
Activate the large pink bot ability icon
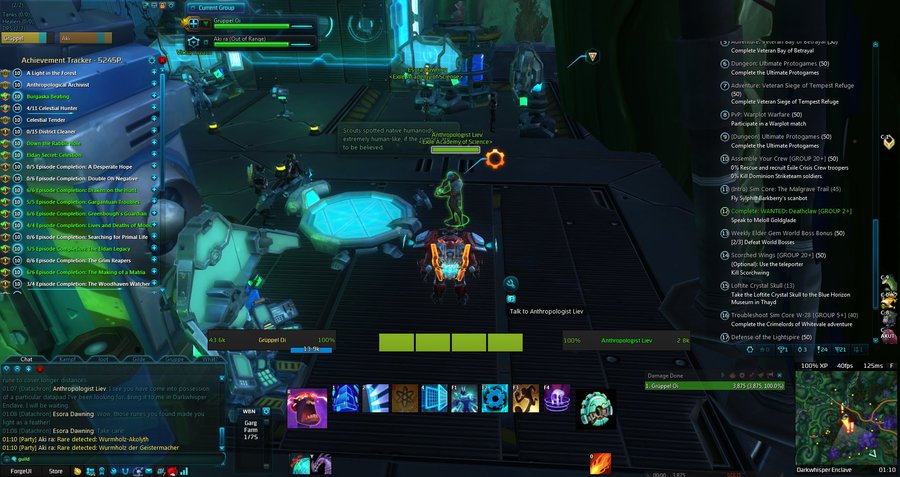pos(307,408)
